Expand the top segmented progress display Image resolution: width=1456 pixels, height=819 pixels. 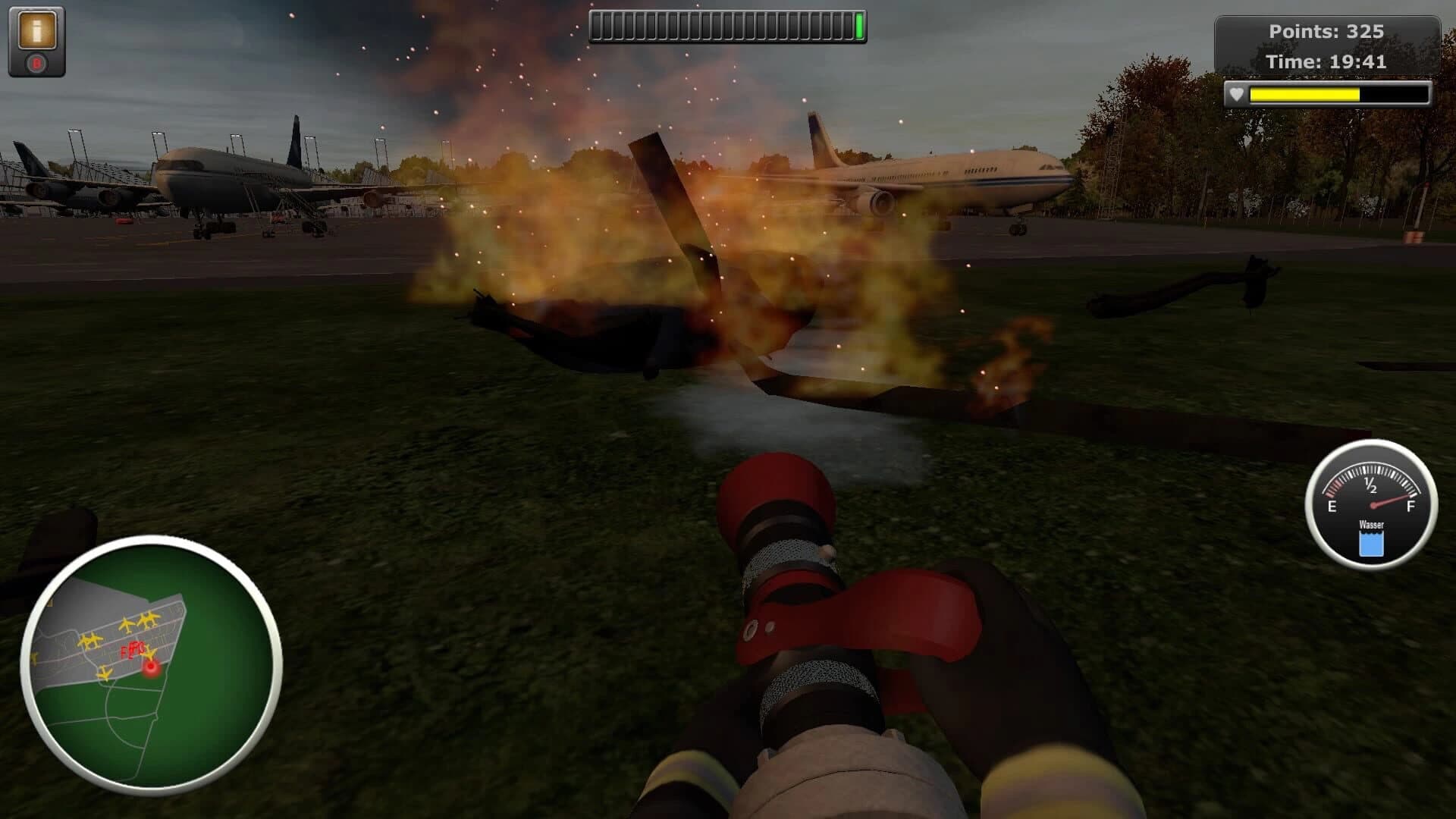[x=726, y=24]
